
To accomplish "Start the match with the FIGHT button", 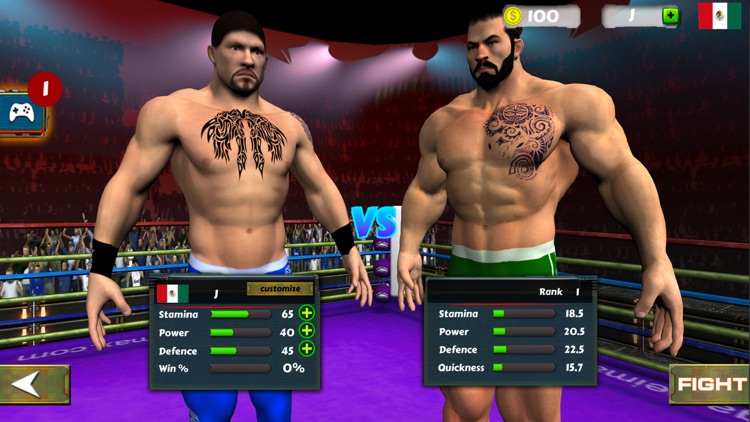I will (710, 384).
